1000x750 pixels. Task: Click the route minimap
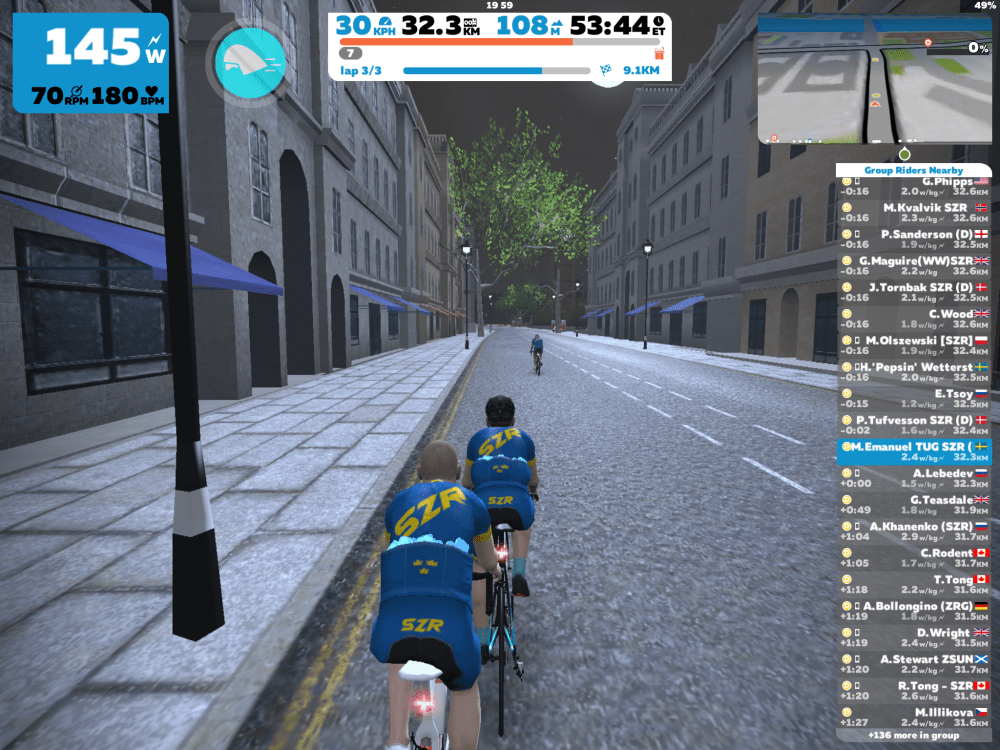click(x=874, y=79)
